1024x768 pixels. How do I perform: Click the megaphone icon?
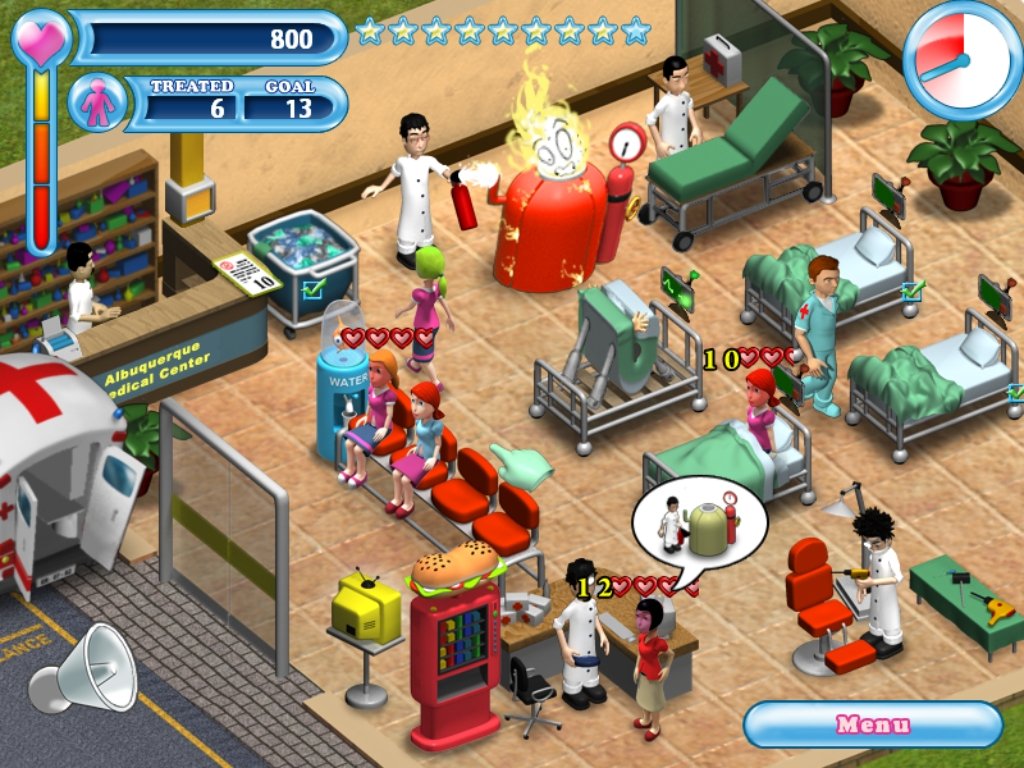[x=83, y=667]
